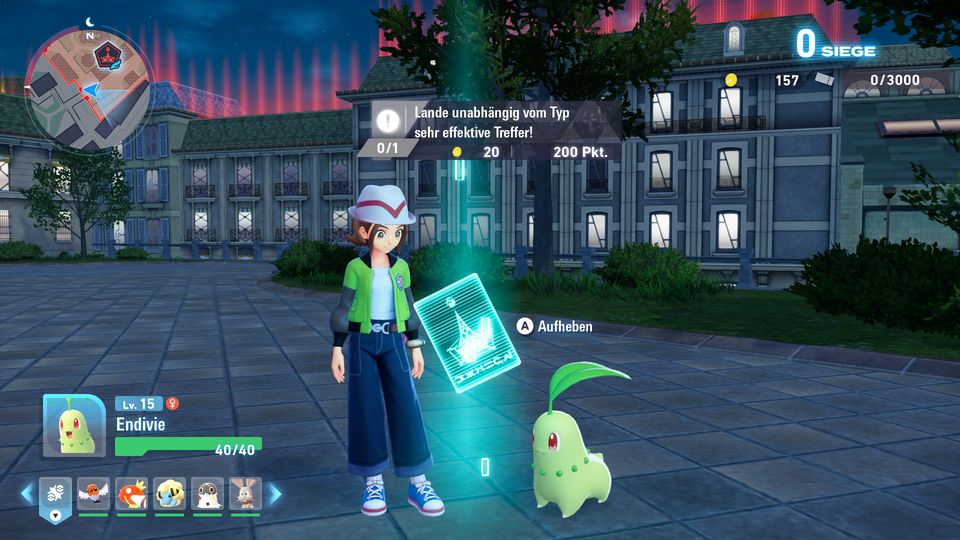Open the circular minimap
960x540 pixels.
pyautogui.click(x=88, y=89)
